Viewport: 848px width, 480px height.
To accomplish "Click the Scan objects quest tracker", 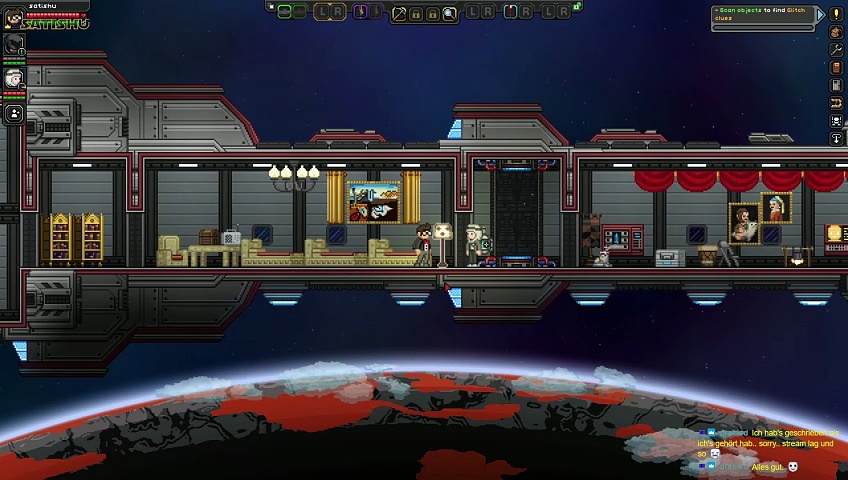I will 761,14.
